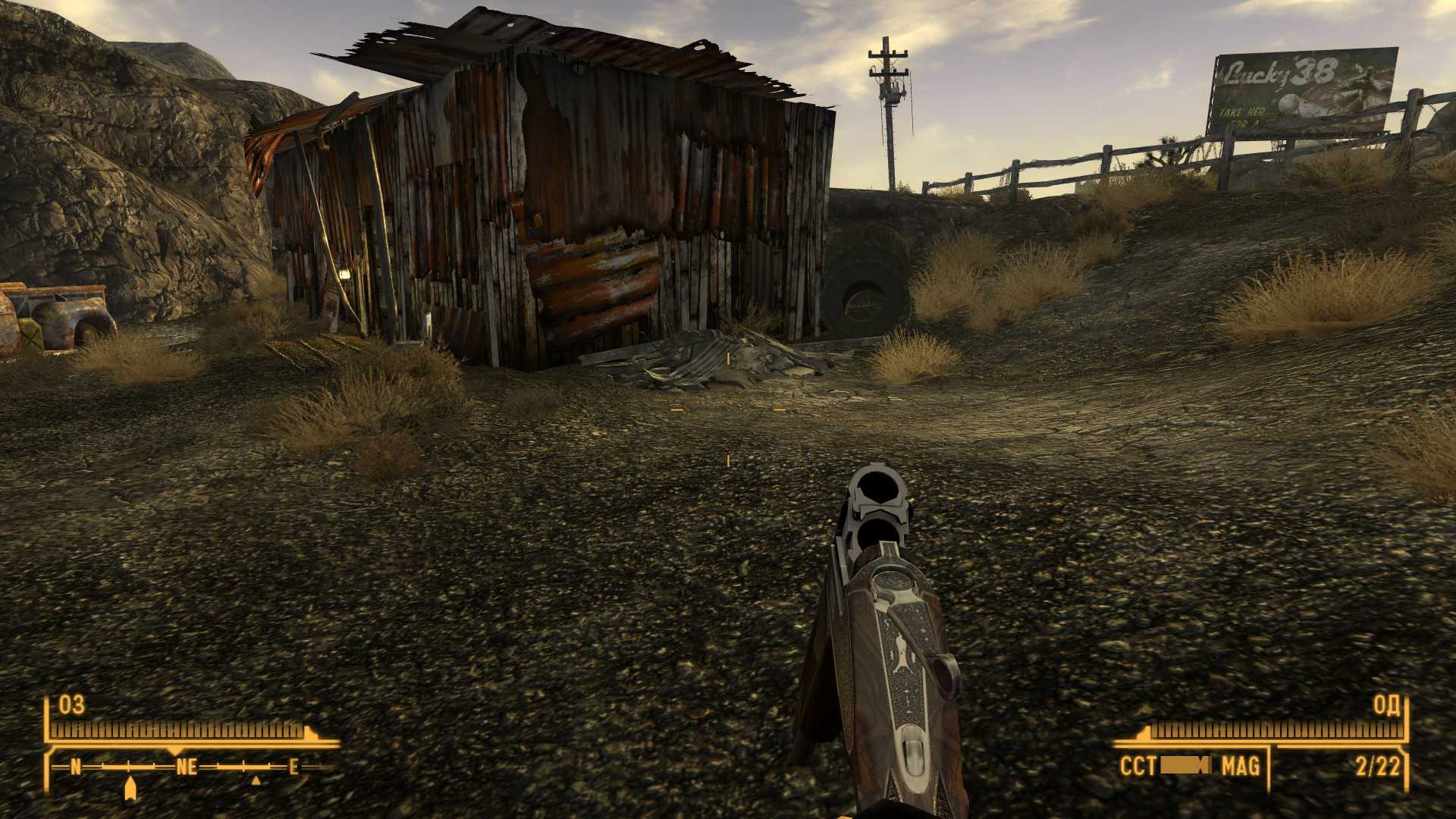This screenshot has height=819, width=1456.
Task: Select the small triangle location marker on compass
Action: (256, 780)
